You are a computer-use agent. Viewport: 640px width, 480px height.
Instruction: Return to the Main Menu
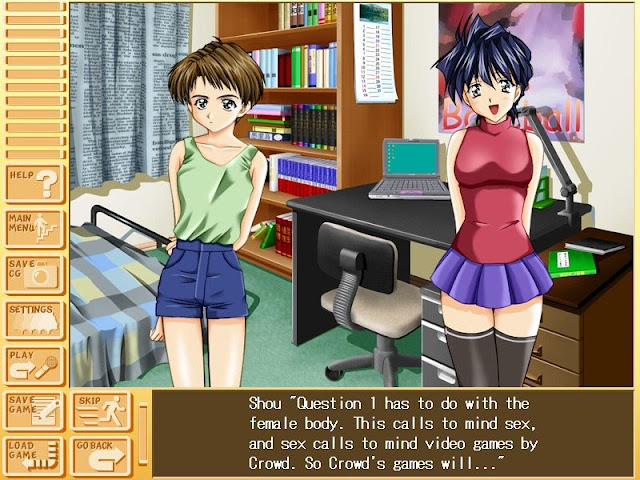point(34,229)
